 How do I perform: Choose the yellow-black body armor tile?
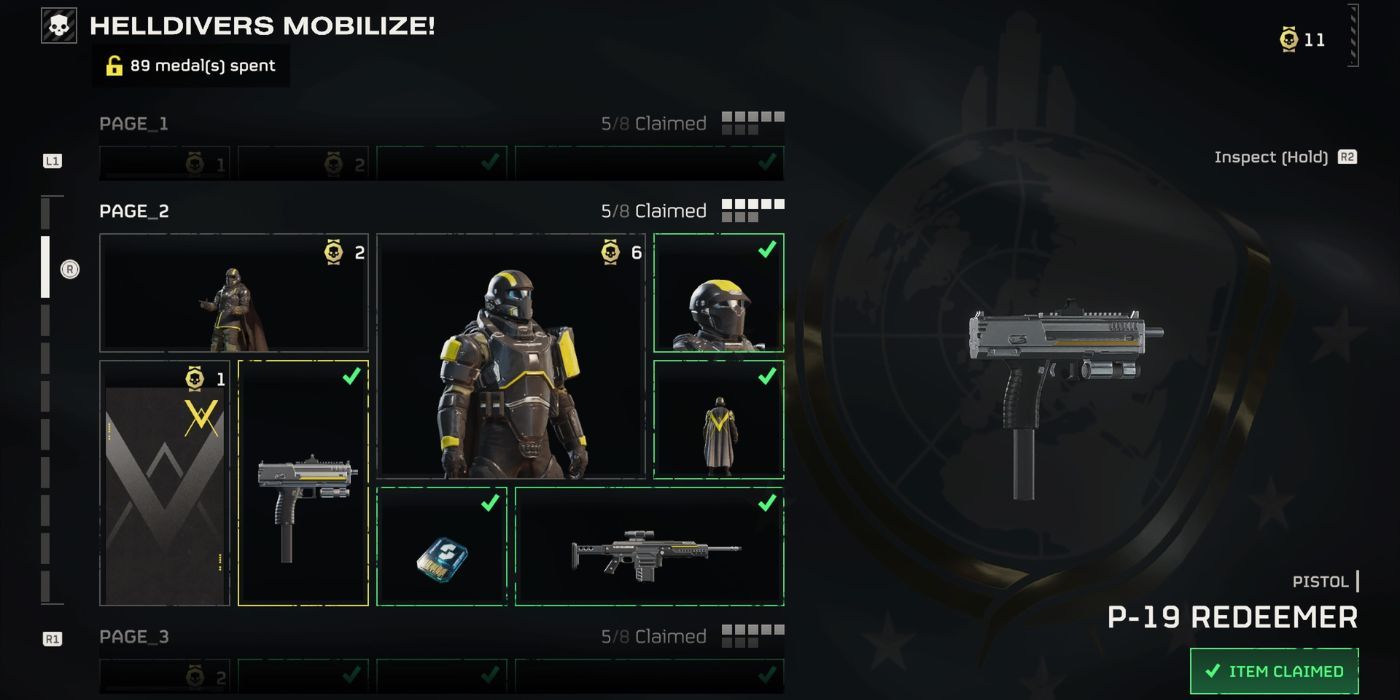[511, 355]
